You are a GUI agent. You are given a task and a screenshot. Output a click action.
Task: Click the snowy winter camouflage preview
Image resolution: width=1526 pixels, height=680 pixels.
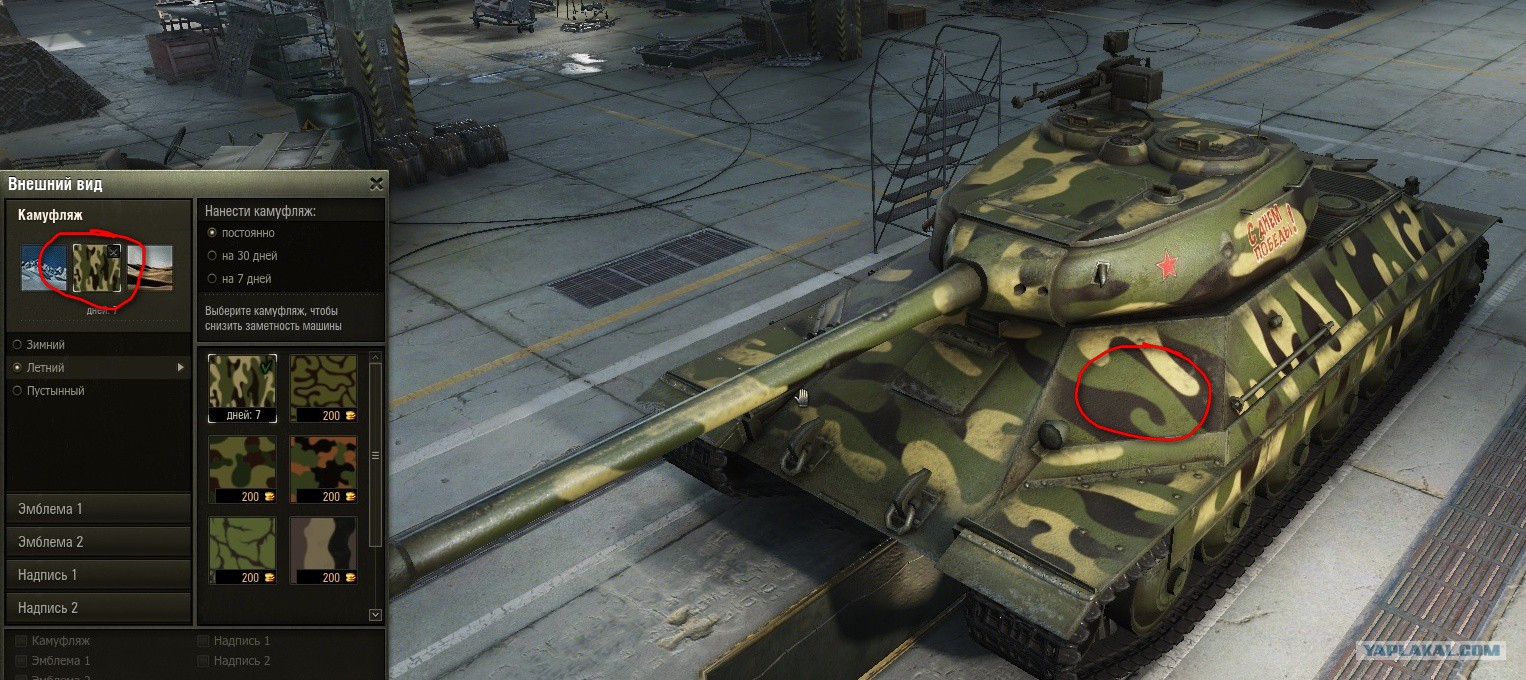pyautogui.click(x=43, y=269)
